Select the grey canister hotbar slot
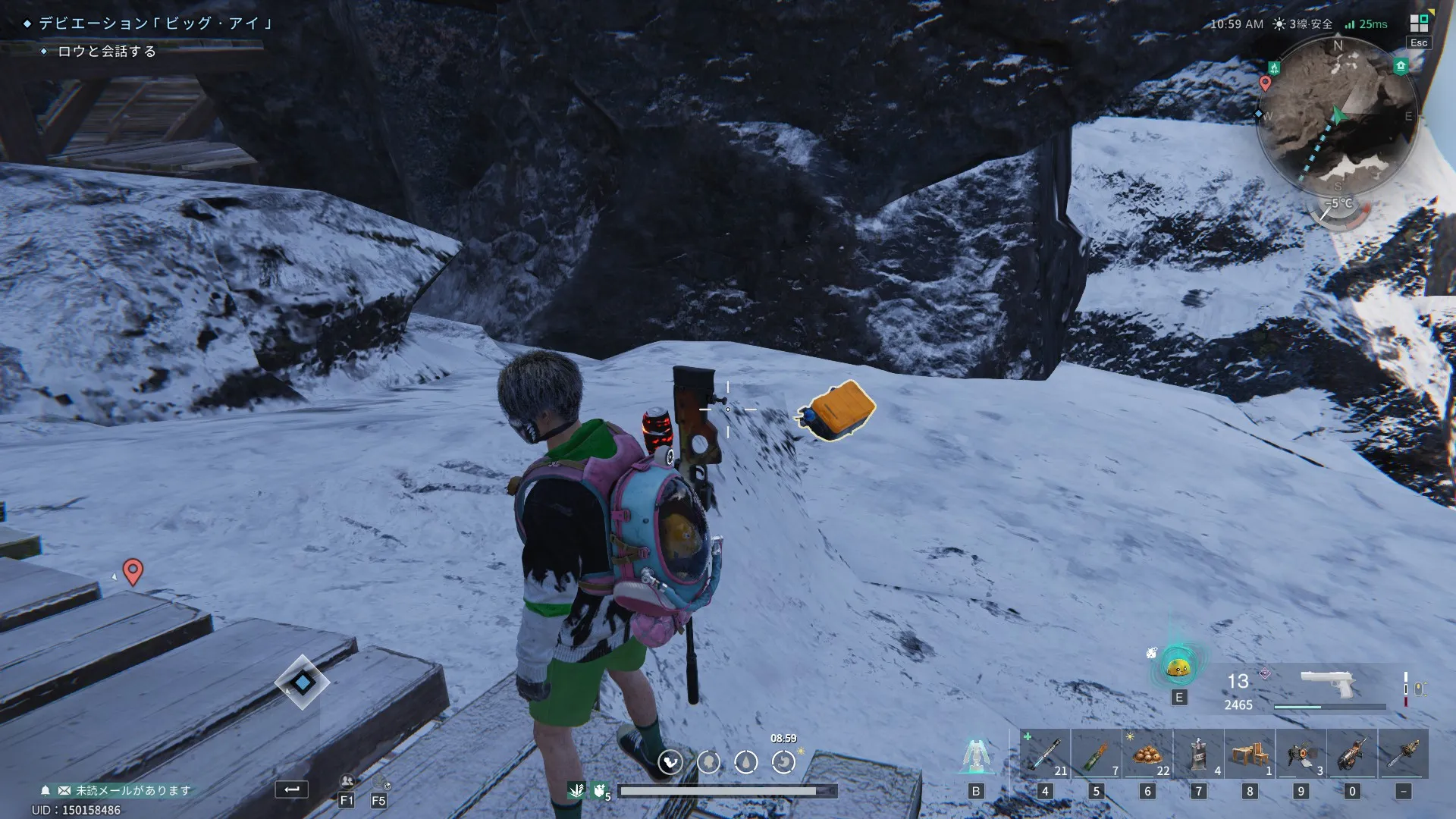This screenshot has height=819, width=1456. point(1199,755)
